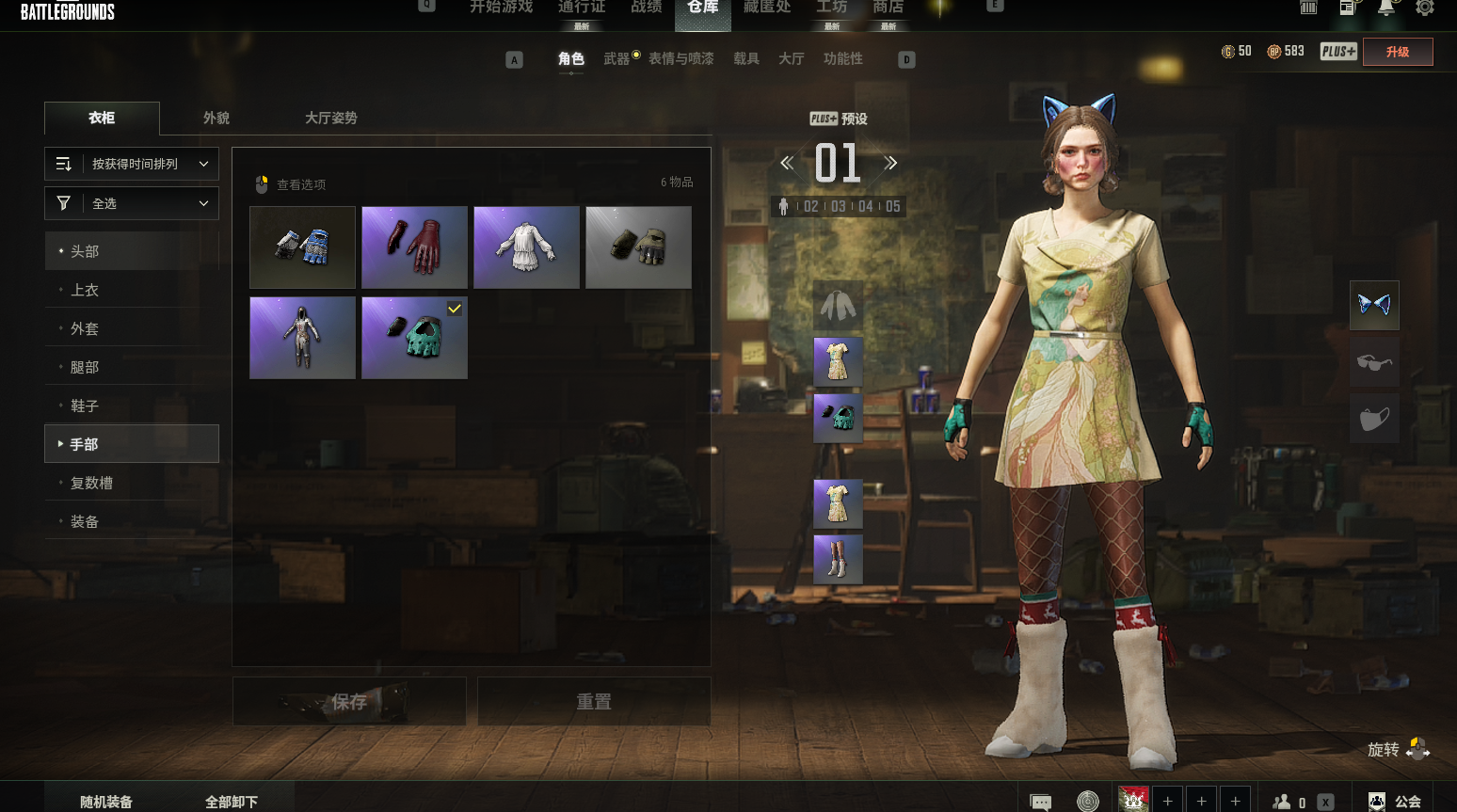Switch to preset 03
Screen dimensions: 1457x812
click(838, 206)
